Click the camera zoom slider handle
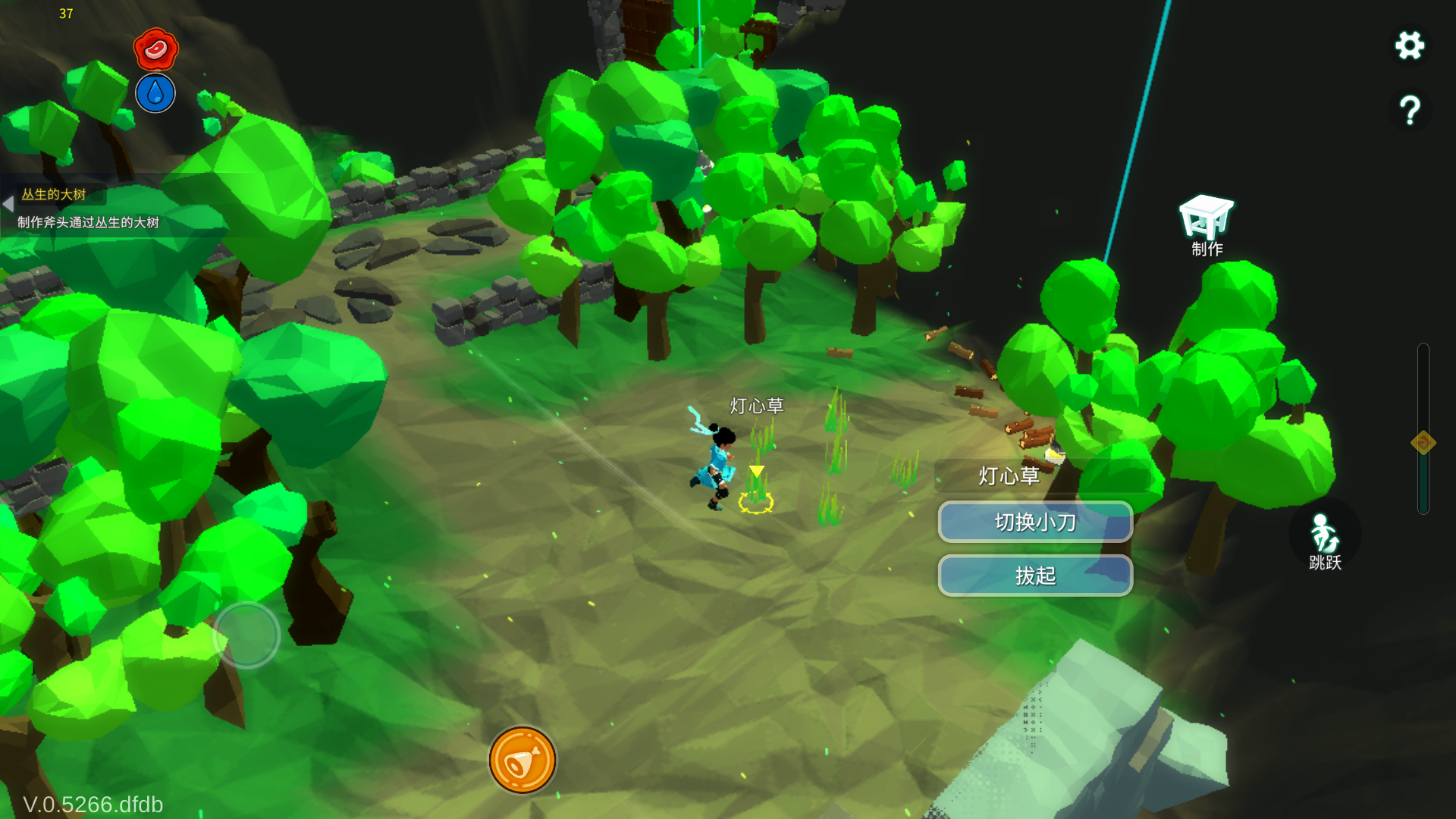 pos(1423,442)
